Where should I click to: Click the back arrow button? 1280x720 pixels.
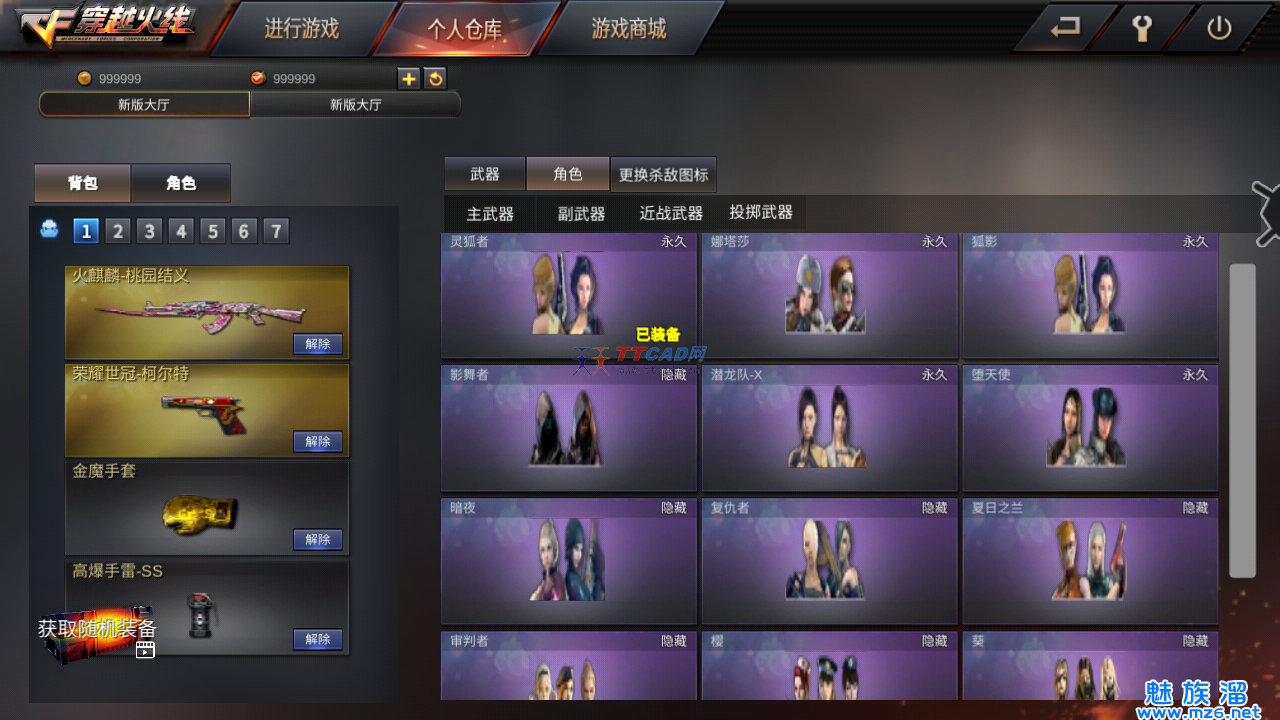click(x=1065, y=28)
